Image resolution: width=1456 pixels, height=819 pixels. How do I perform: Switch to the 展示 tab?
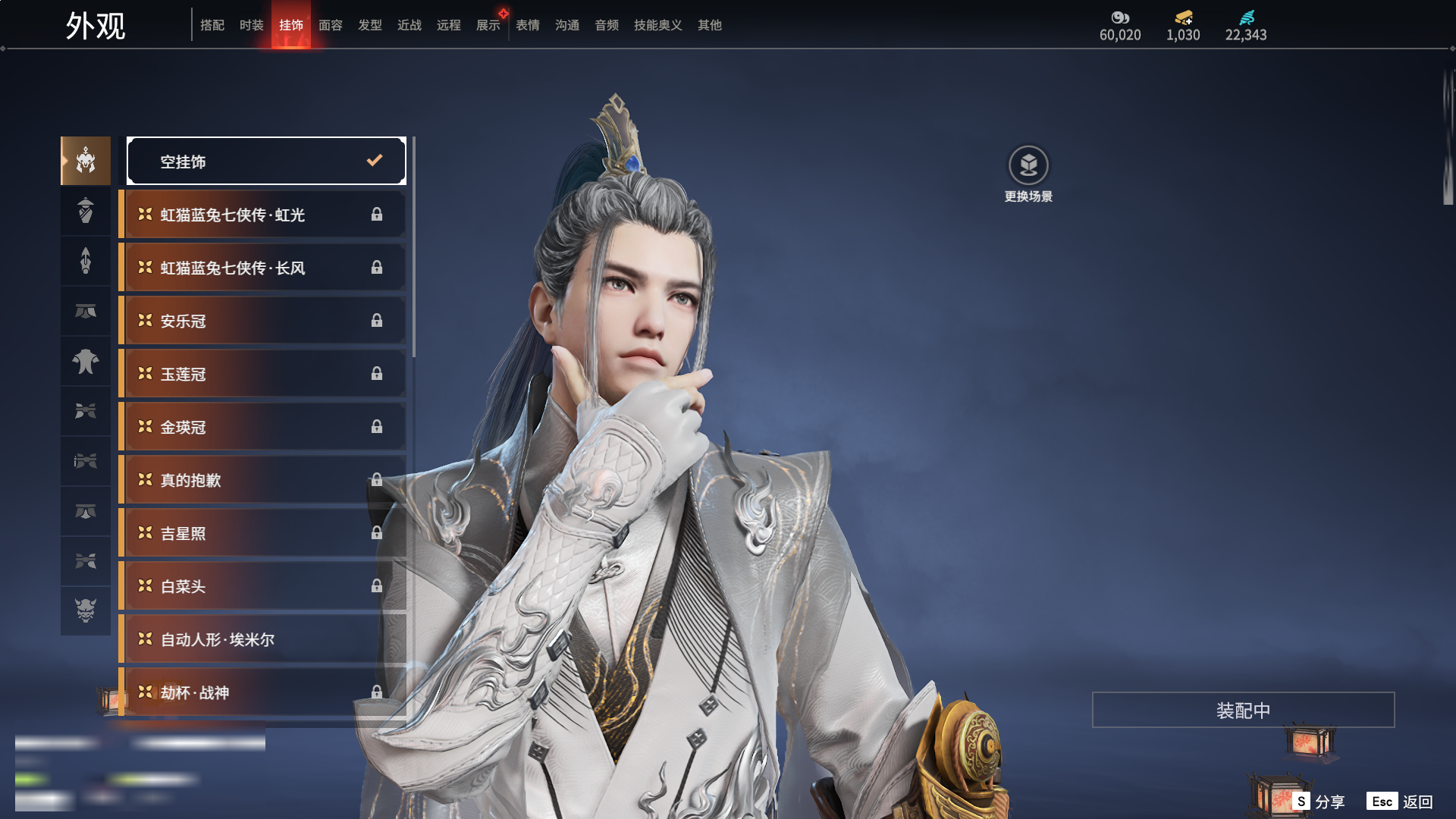(488, 25)
